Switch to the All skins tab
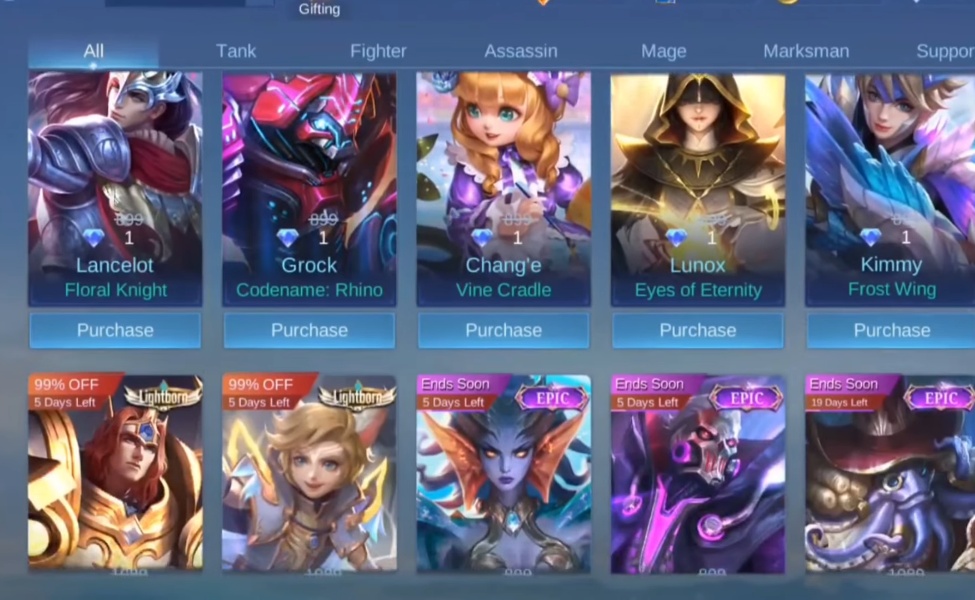 93,51
